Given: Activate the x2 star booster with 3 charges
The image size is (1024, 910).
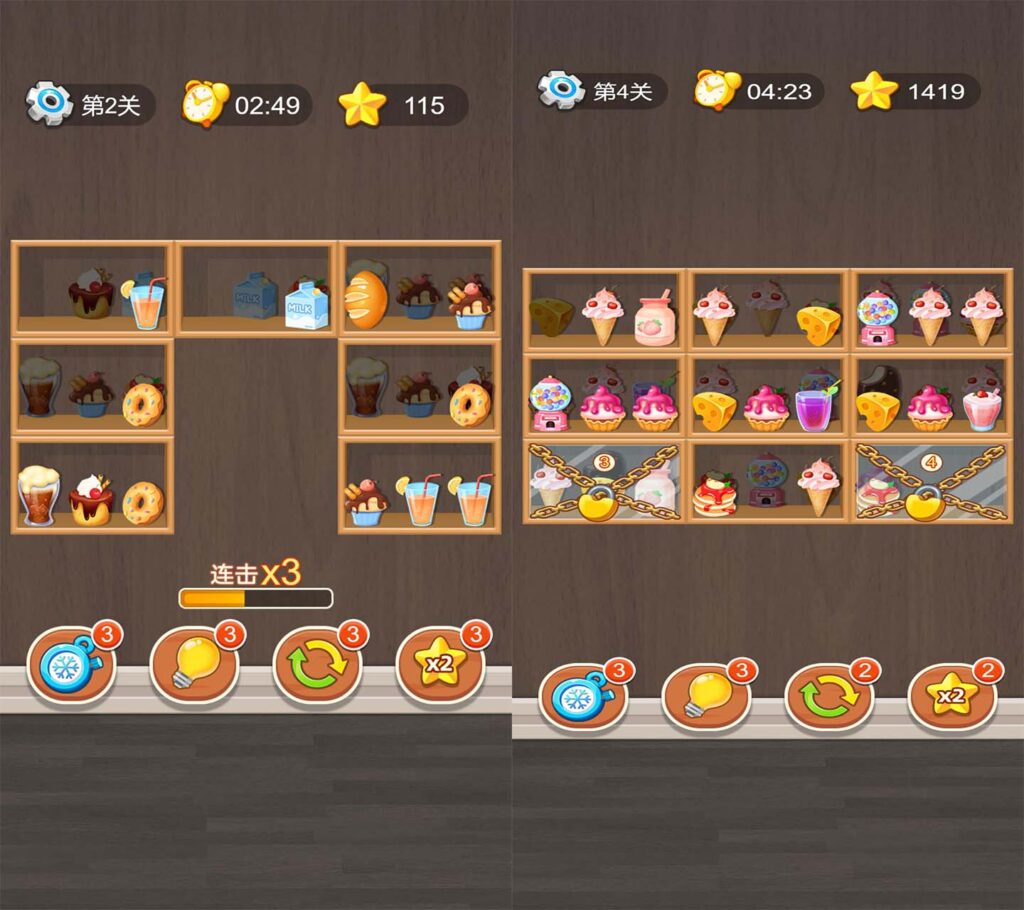Looking at the screenshot, I should (439, 663).
